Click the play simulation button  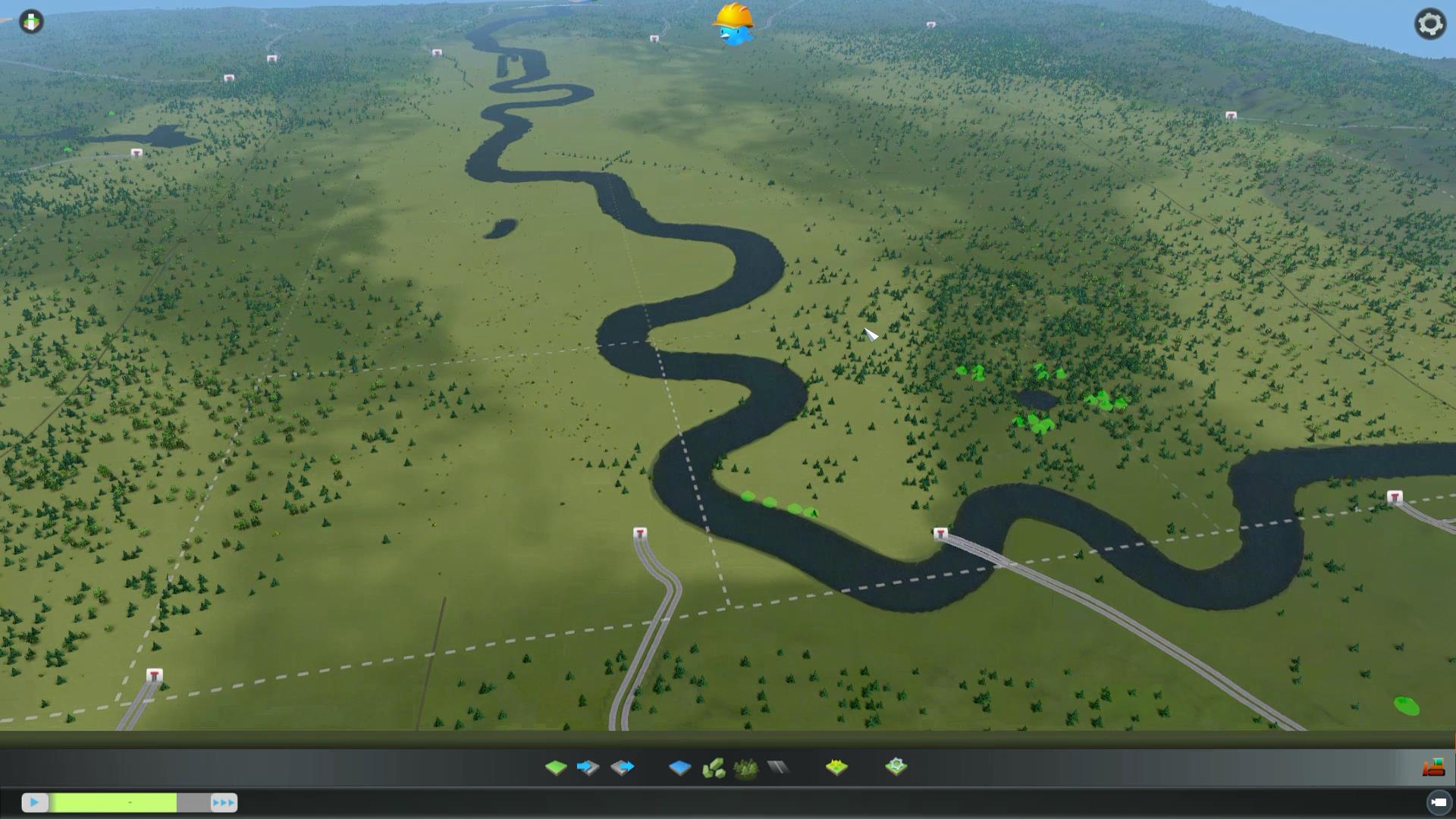coord(34,802)
